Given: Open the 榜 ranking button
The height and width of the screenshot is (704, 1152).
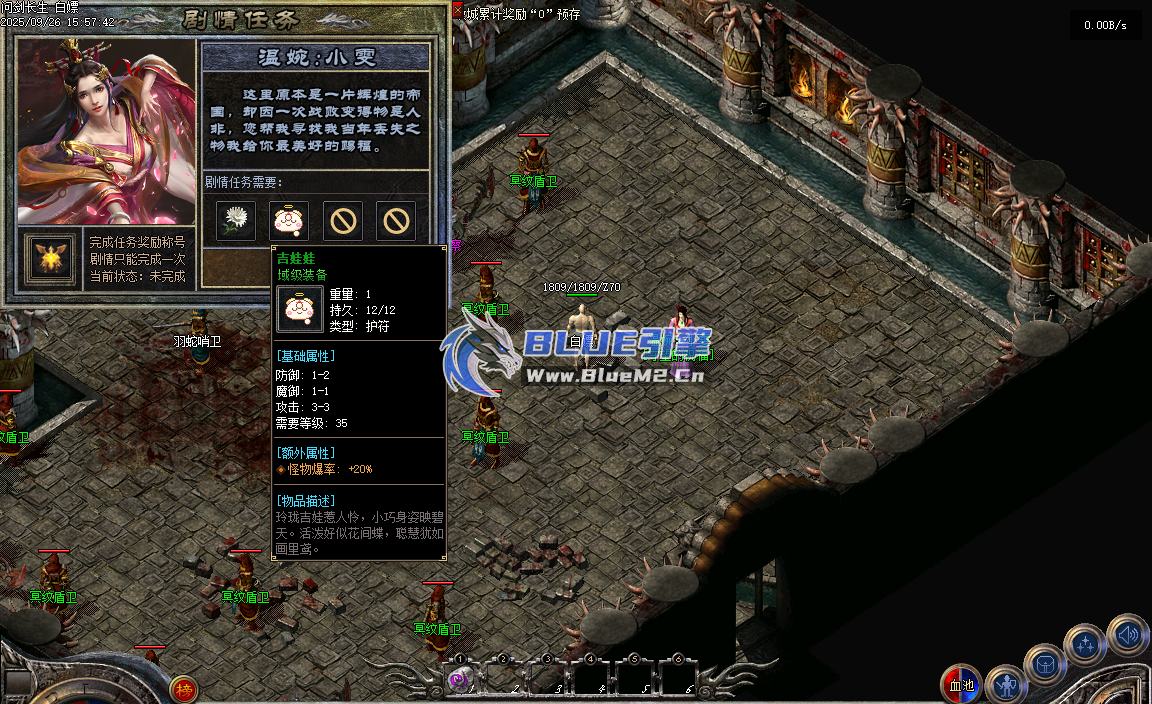Looking at the screenshot, I should pos(183,689).
